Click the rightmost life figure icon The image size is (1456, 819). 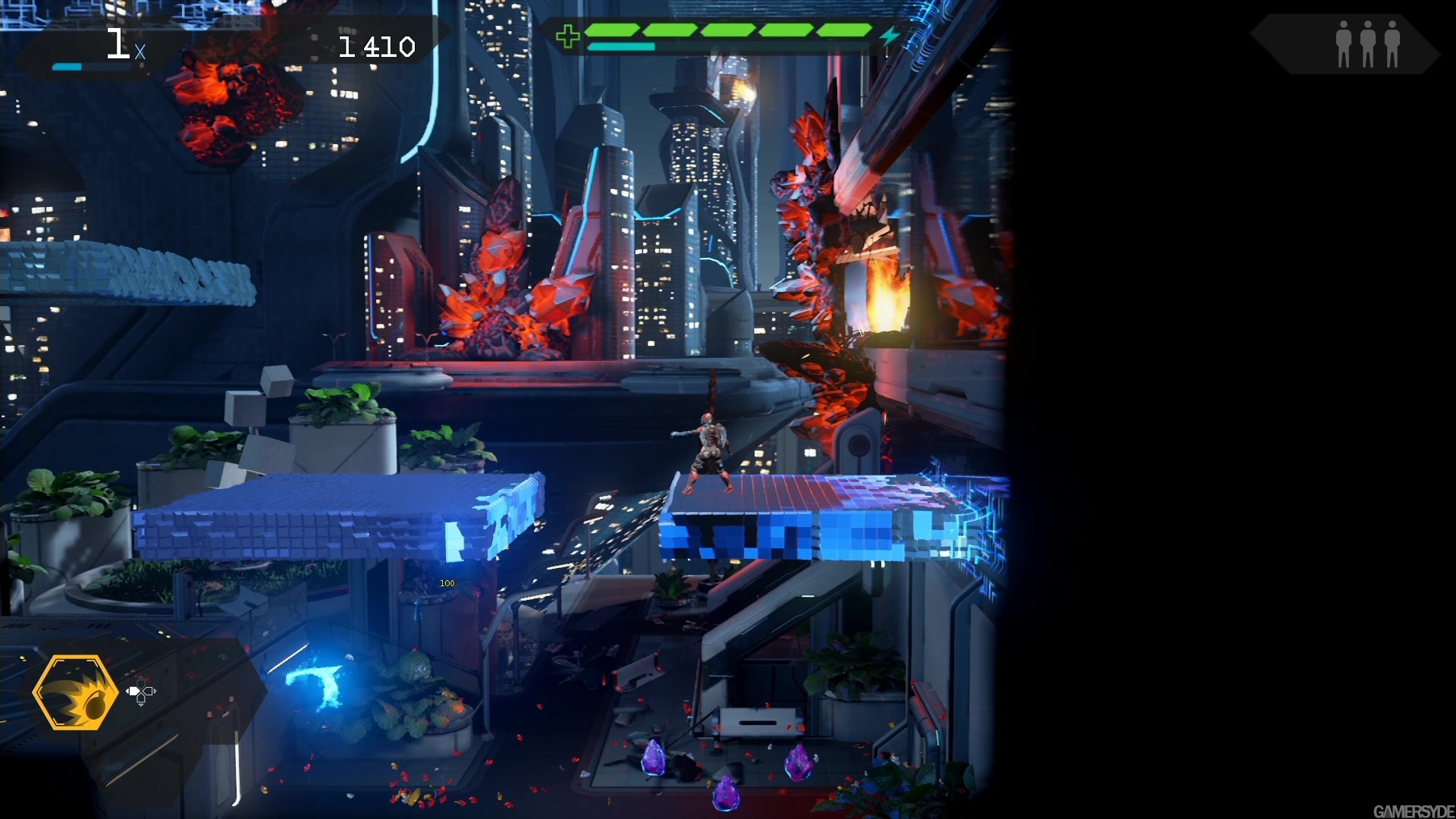(1392, 43)
